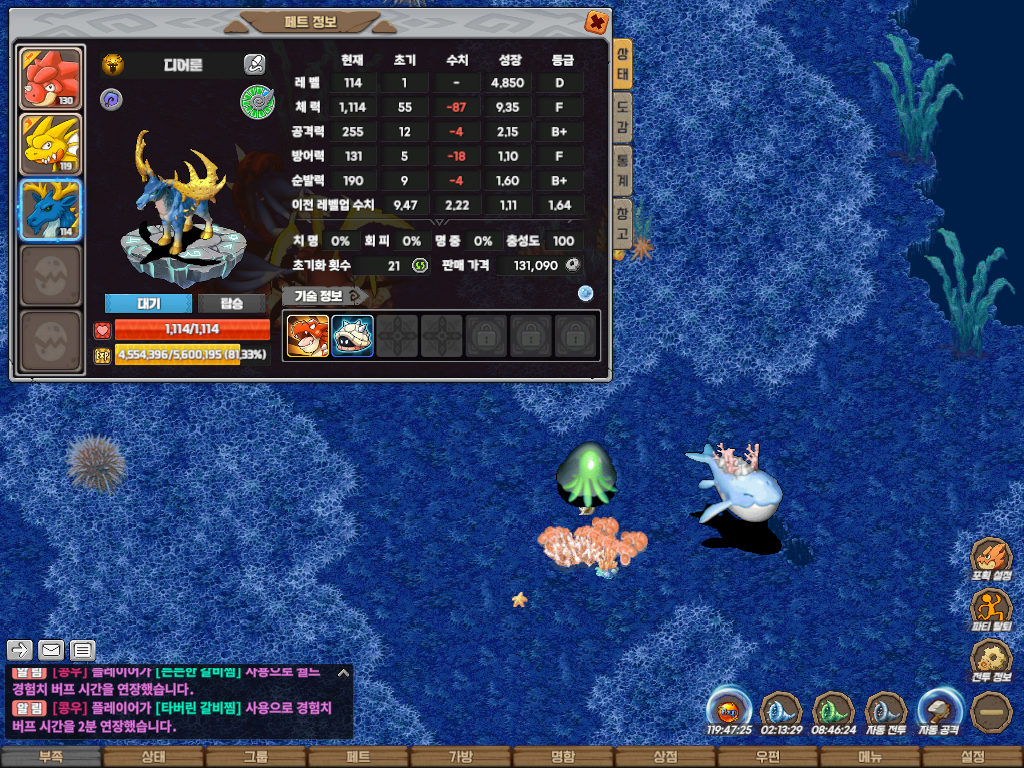
Task: Click the 파티 탈퇴 leave party button
Action: [991, 610]
